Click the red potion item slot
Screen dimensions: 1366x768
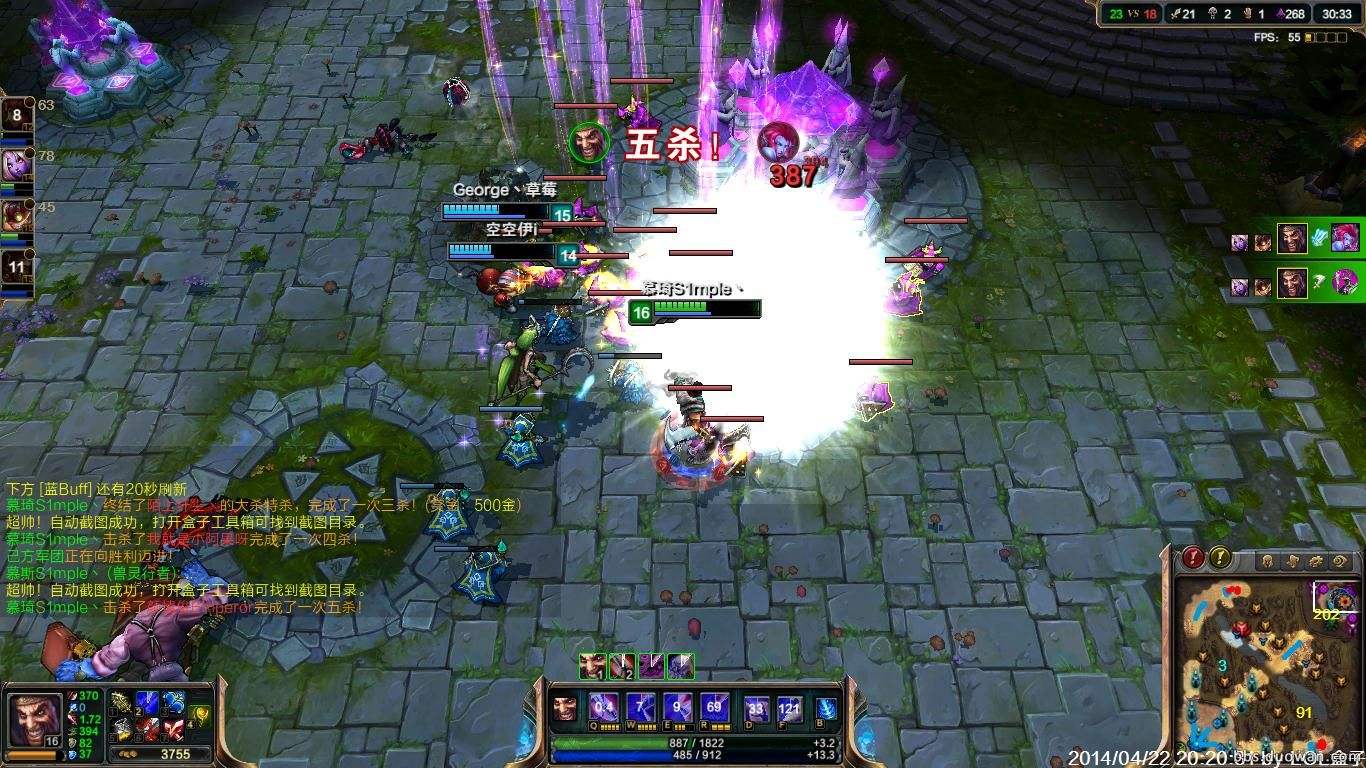click(147, 729)
